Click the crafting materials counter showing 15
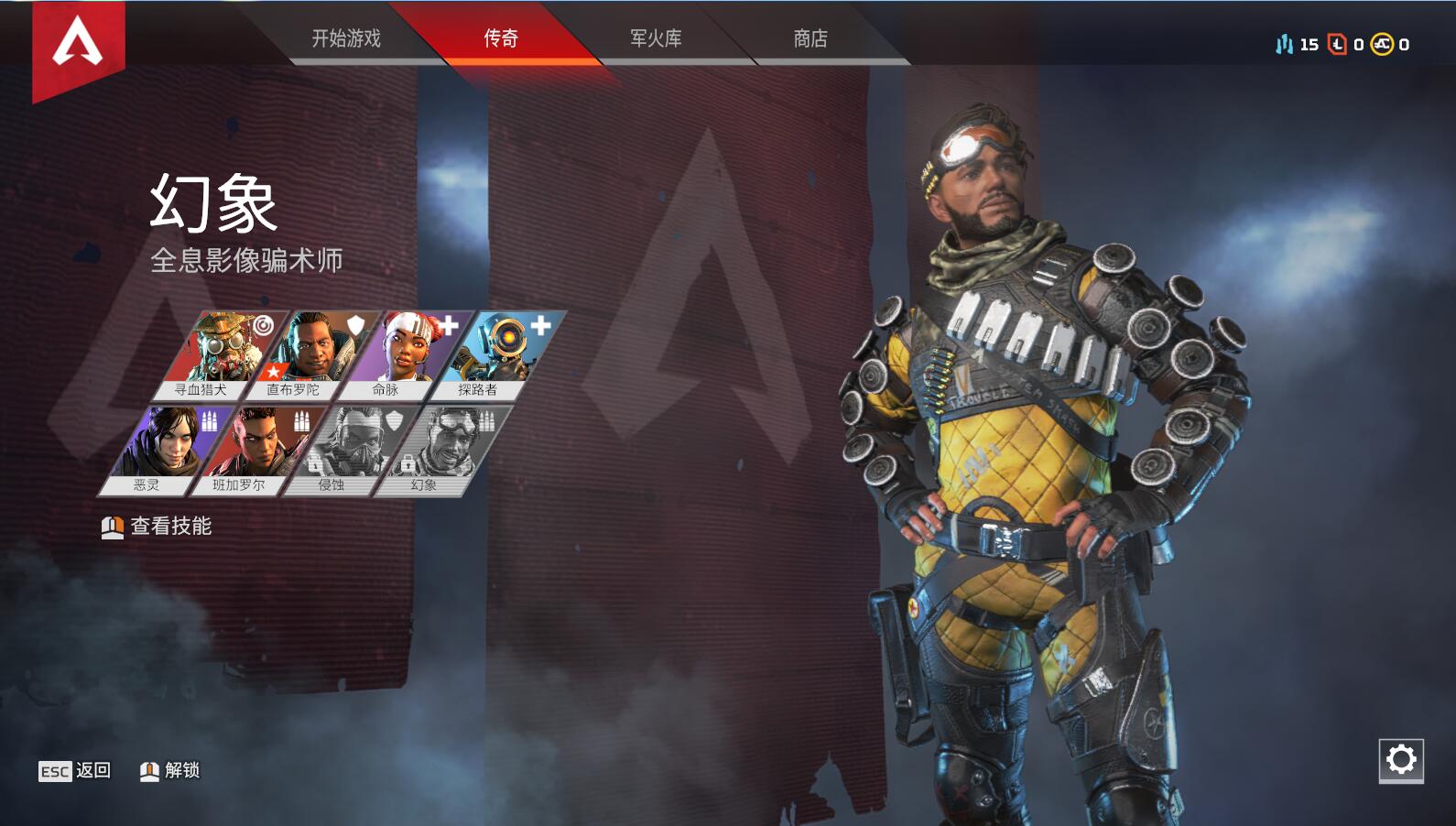The height and width of the screenshot is (826, 1456). tap(1298, 42)
